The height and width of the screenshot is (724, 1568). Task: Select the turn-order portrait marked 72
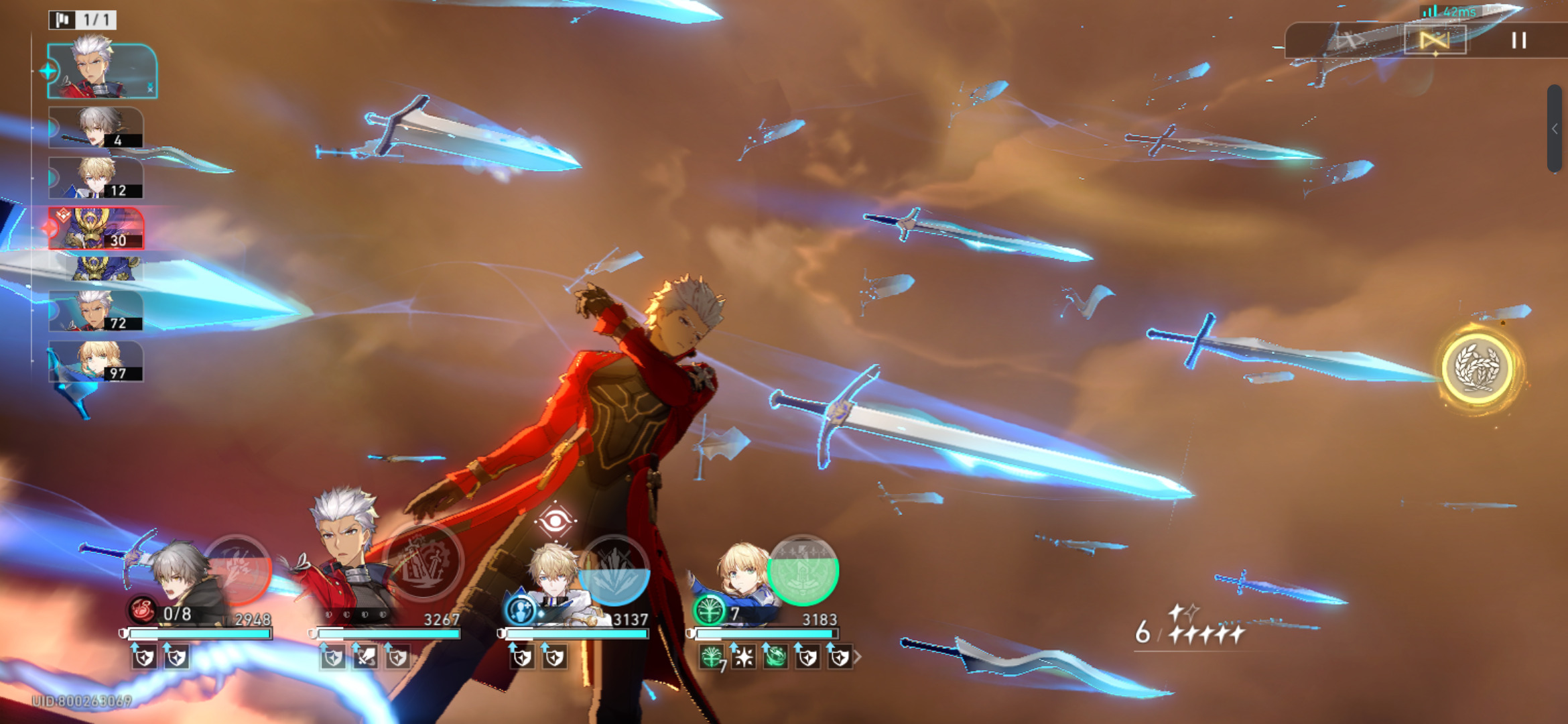tap(96, 311)
